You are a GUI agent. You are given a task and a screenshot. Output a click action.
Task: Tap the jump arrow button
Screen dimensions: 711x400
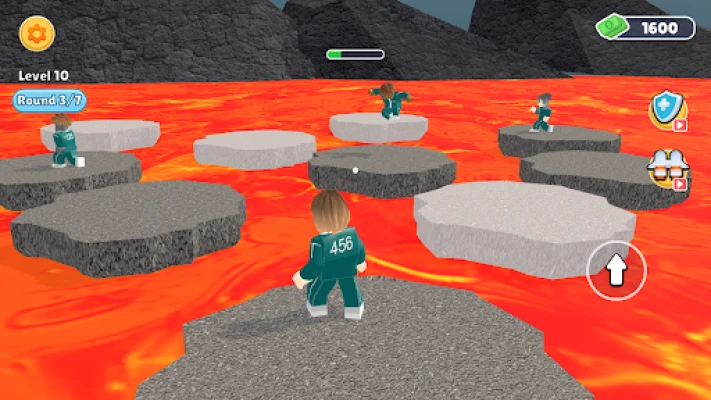tap(616, 269)
